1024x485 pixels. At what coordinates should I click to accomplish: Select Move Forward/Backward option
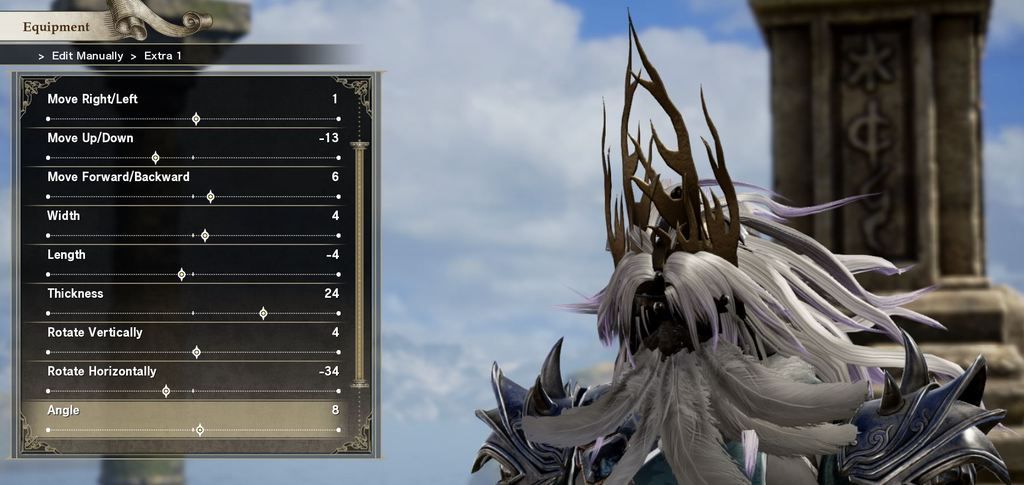193,186
